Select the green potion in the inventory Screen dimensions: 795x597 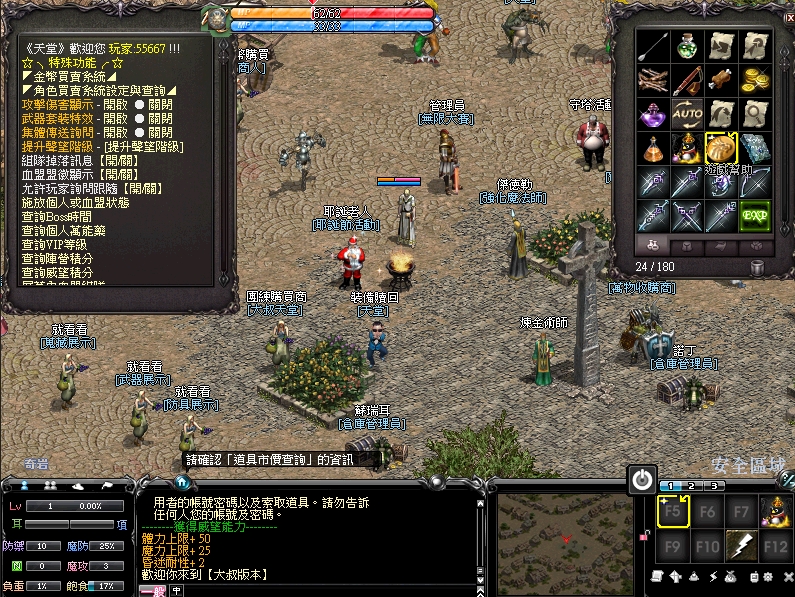(687, 46)
